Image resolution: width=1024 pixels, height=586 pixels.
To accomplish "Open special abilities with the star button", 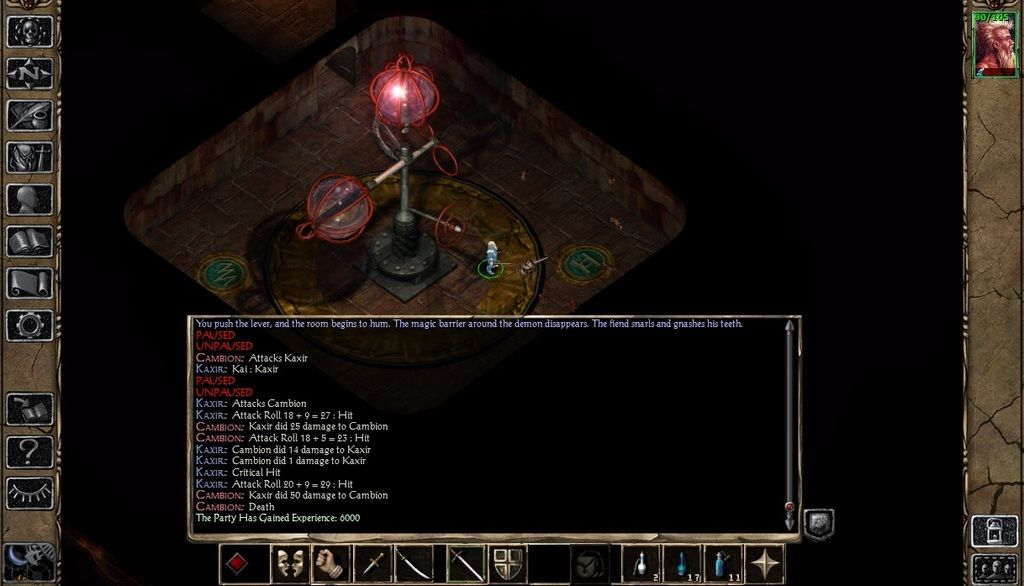I will click(x=768, y=564).
